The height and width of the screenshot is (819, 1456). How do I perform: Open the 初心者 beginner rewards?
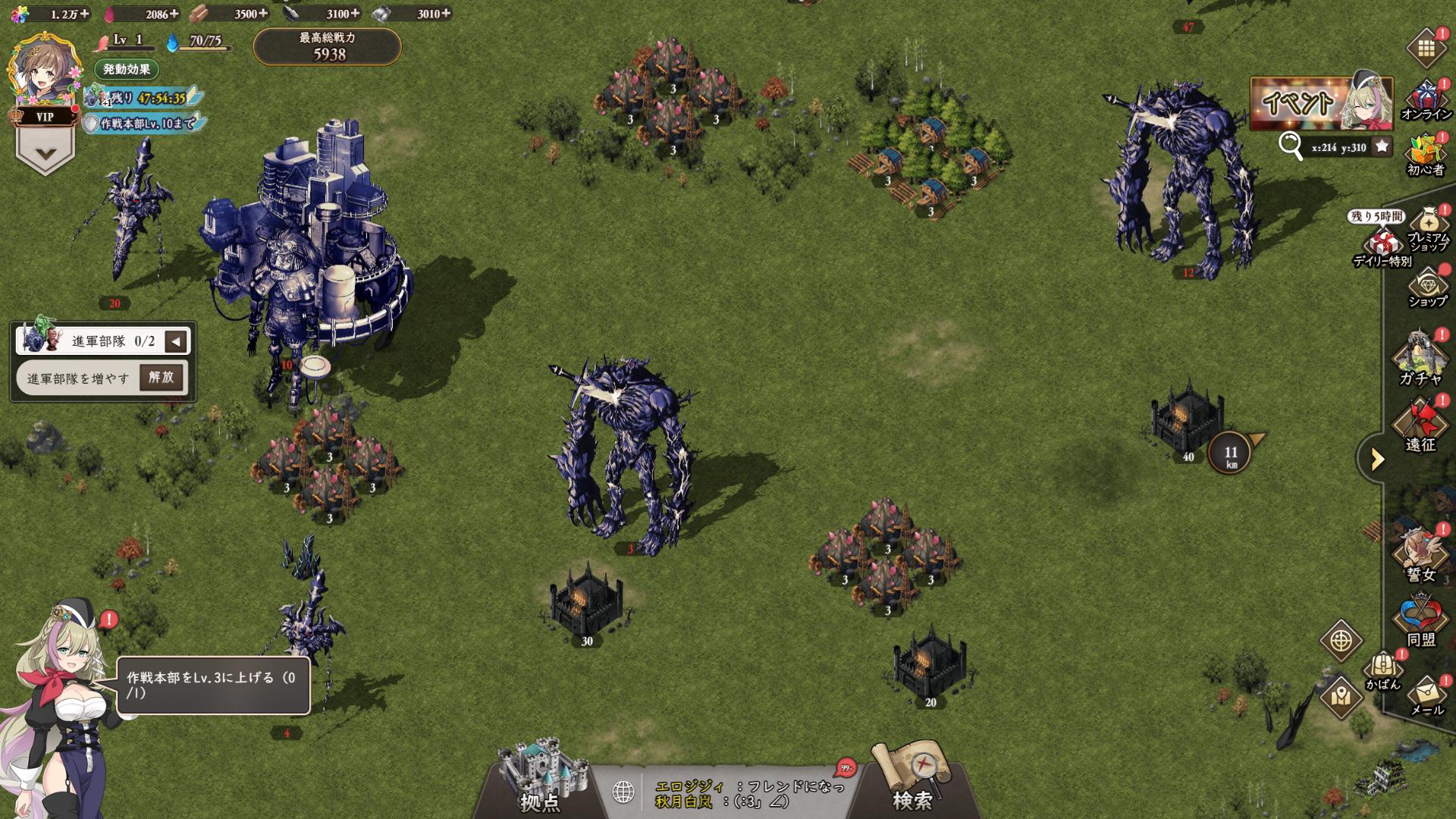coord(1426,155)
